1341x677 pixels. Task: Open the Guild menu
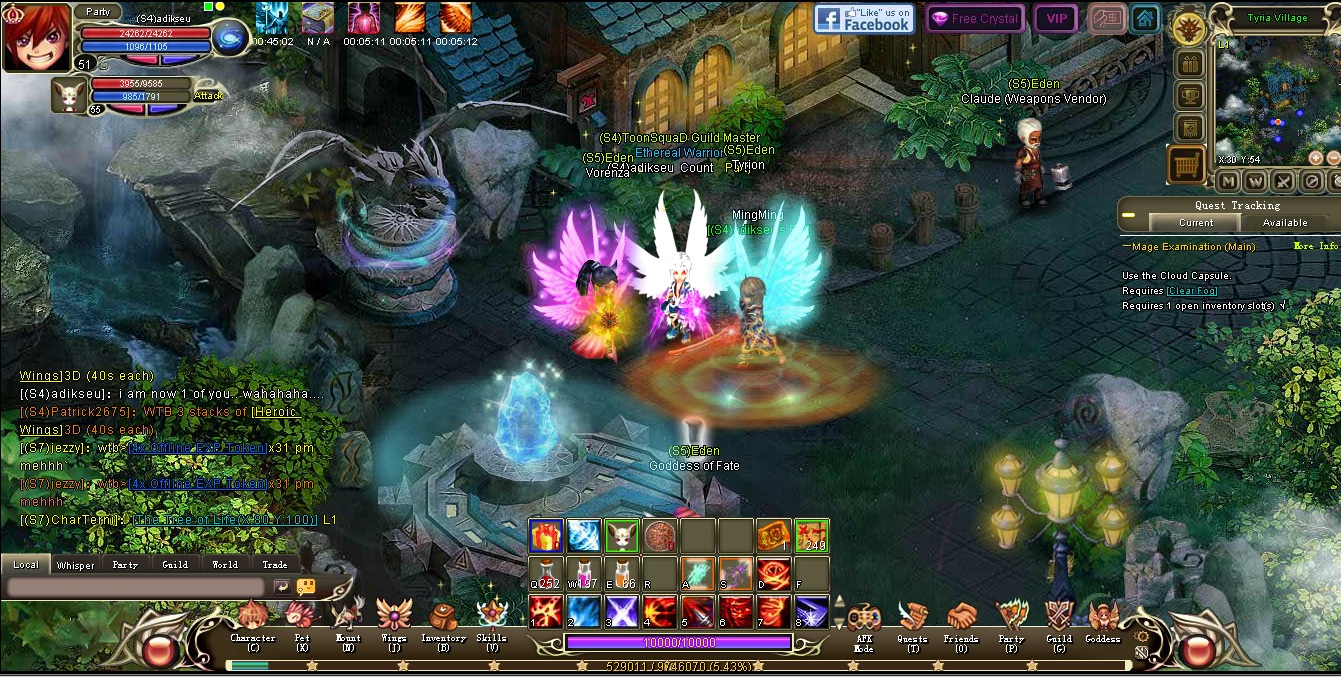tap(1059, 618)
